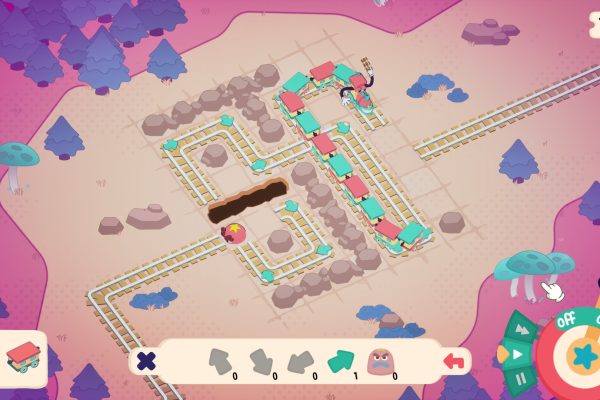Activate fast-forward speed

point(522,329)
